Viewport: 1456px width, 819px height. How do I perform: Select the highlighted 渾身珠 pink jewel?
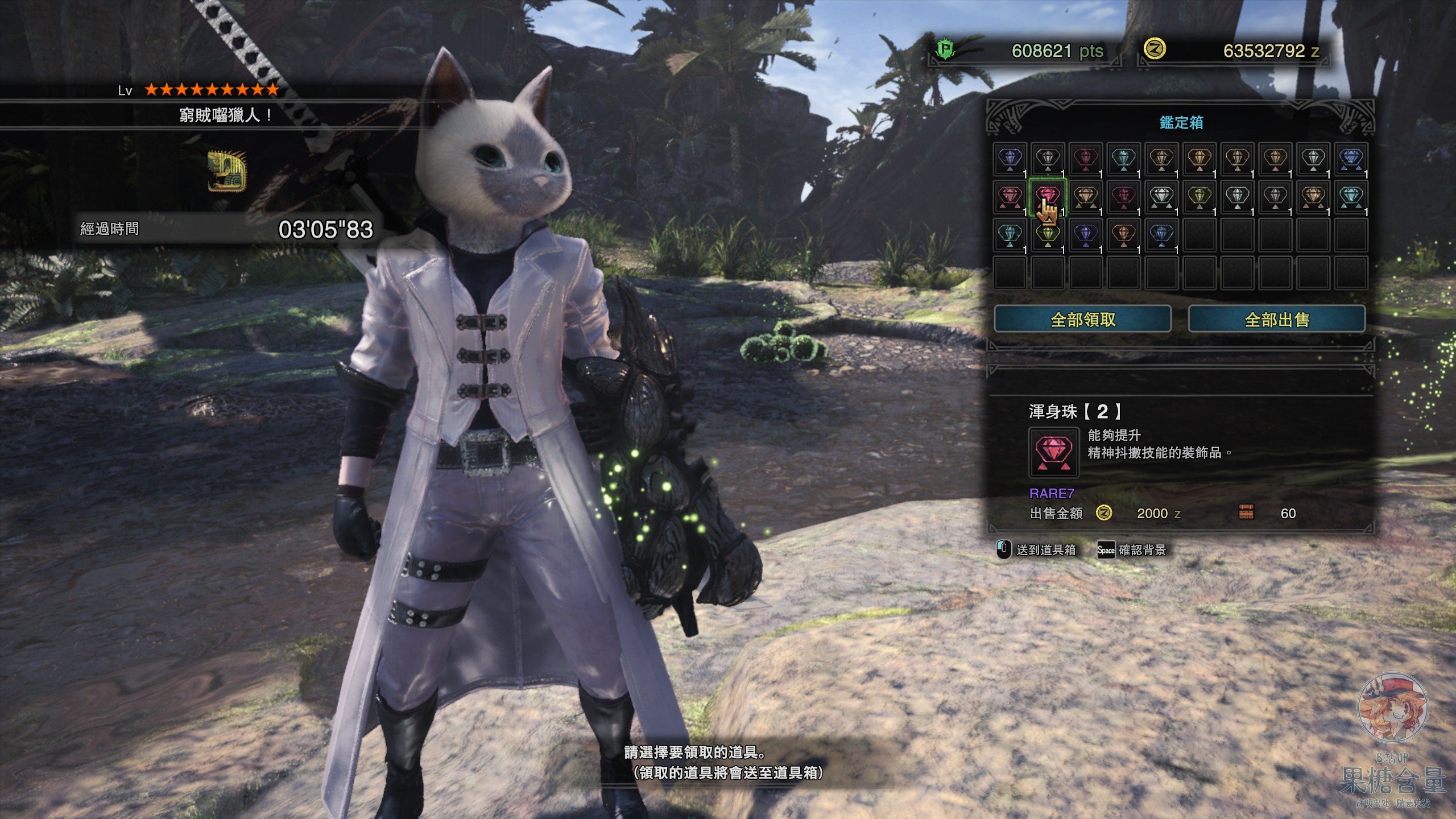pyautogui.click(x=1048, y=195)
